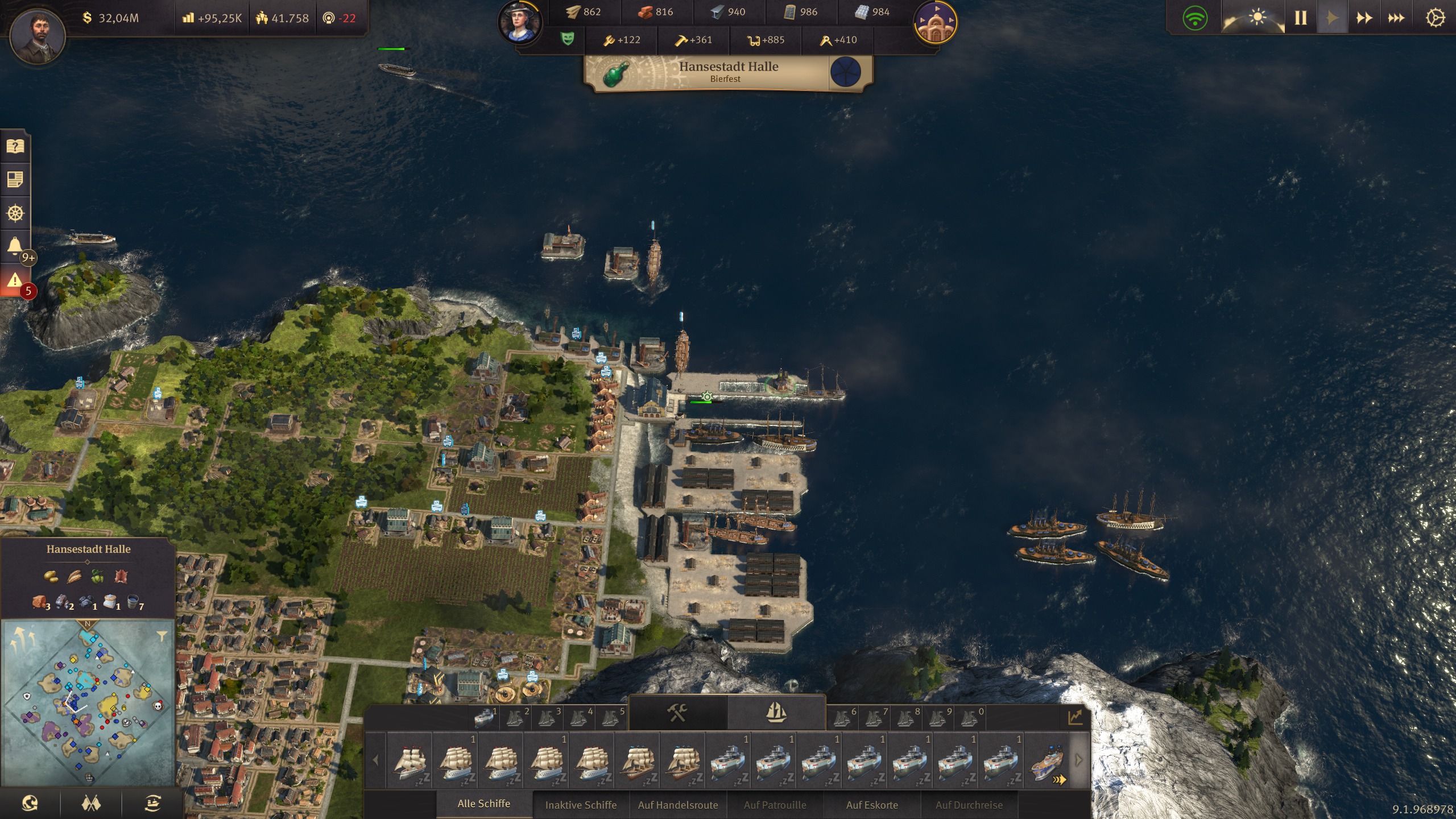
Task: Enable triple-arrow maximum game speed
Action: click(1395, 17)
